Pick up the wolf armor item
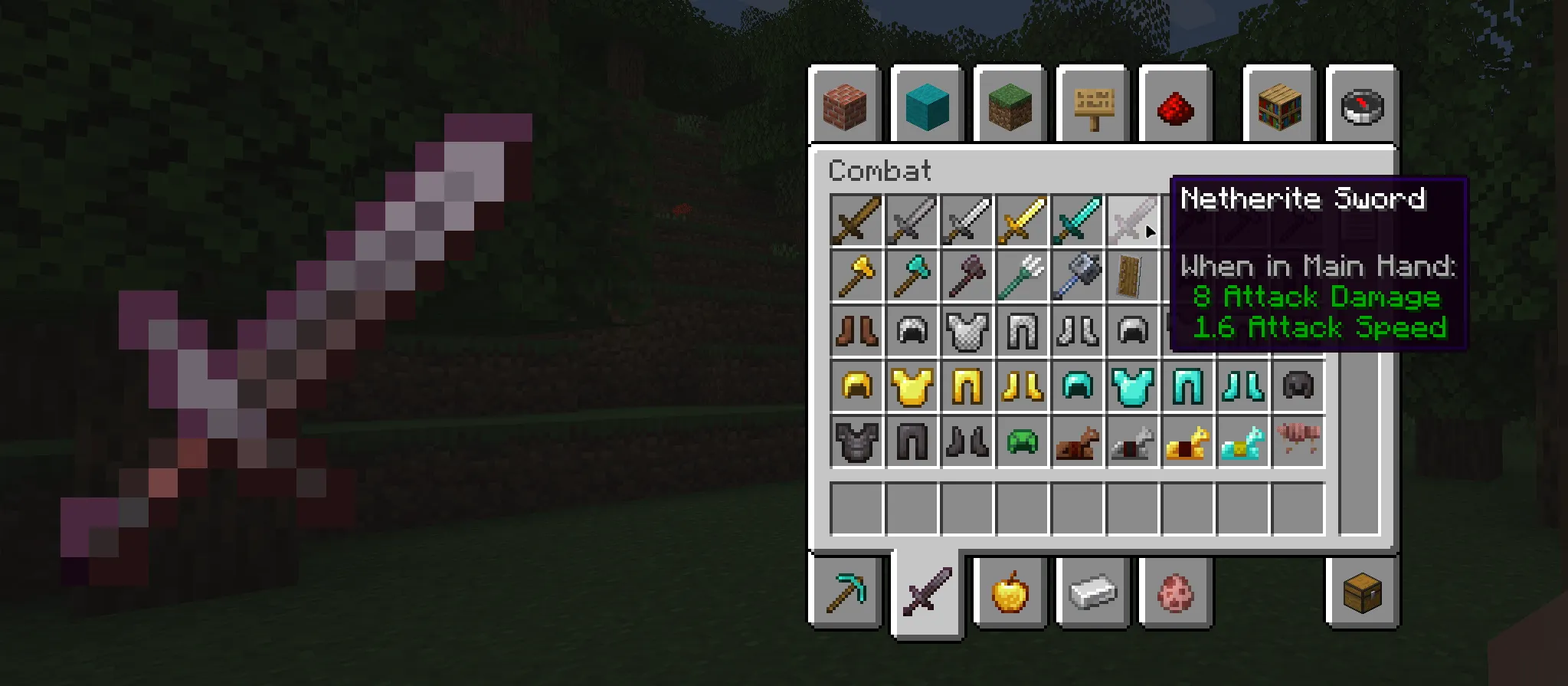The width and height of the screenshot is (1568, 686). (x=1299, y=443)
